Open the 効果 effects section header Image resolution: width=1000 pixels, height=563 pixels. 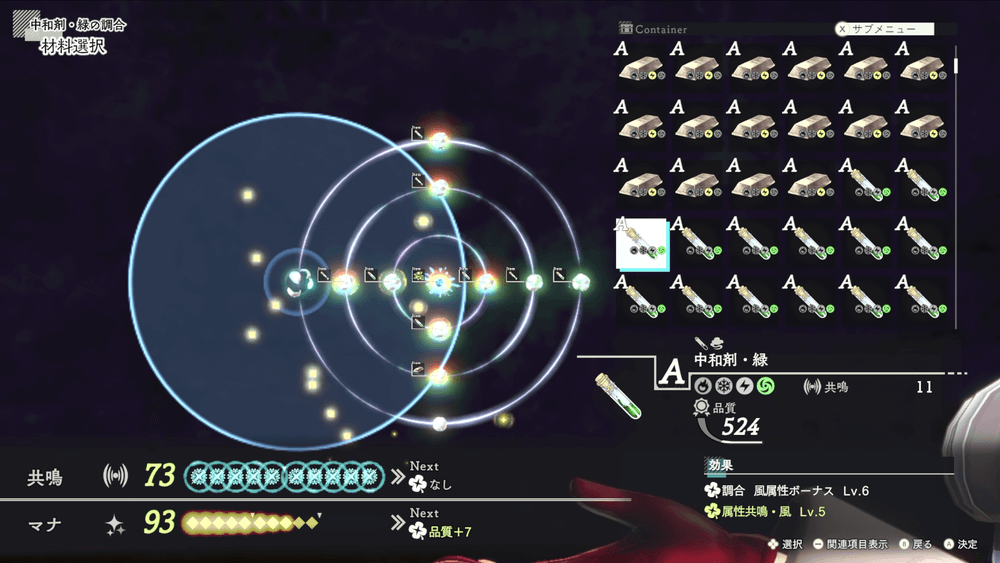pyautogui.click(x=720, y=465)
